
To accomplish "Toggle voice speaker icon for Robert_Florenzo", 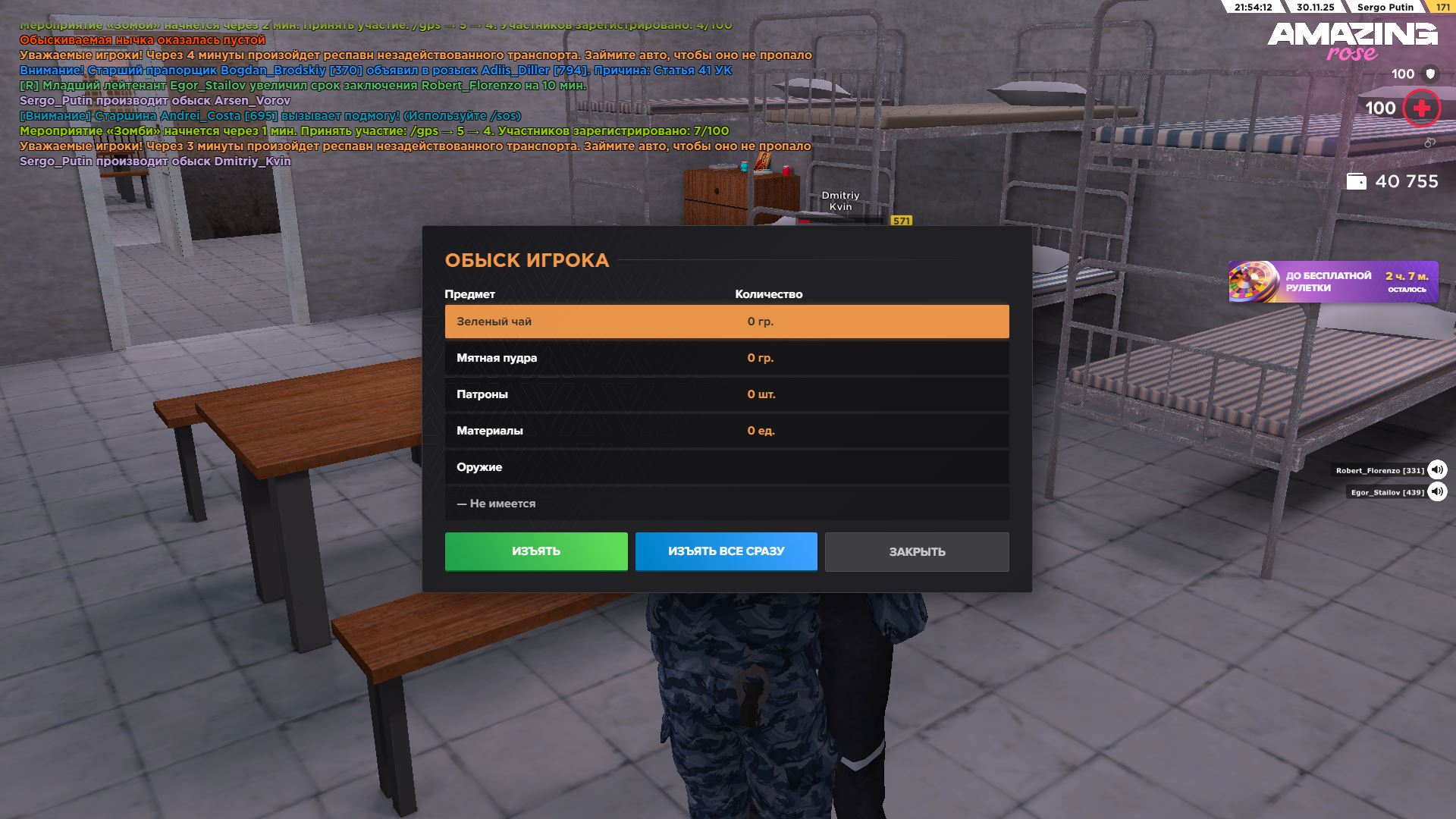I will (x=1437, y=470).
